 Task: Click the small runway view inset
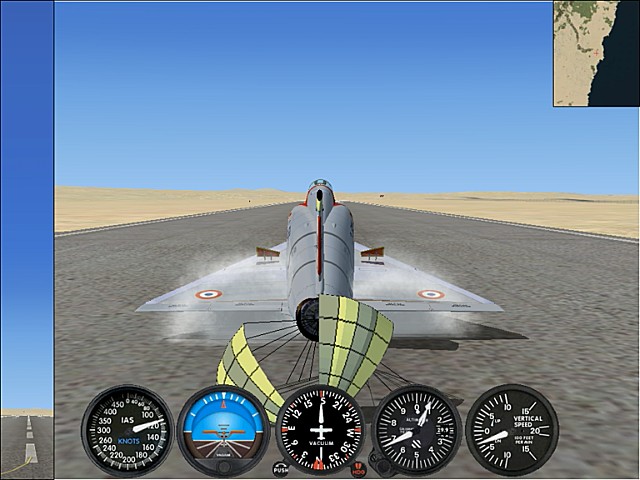tap(27, 443)
